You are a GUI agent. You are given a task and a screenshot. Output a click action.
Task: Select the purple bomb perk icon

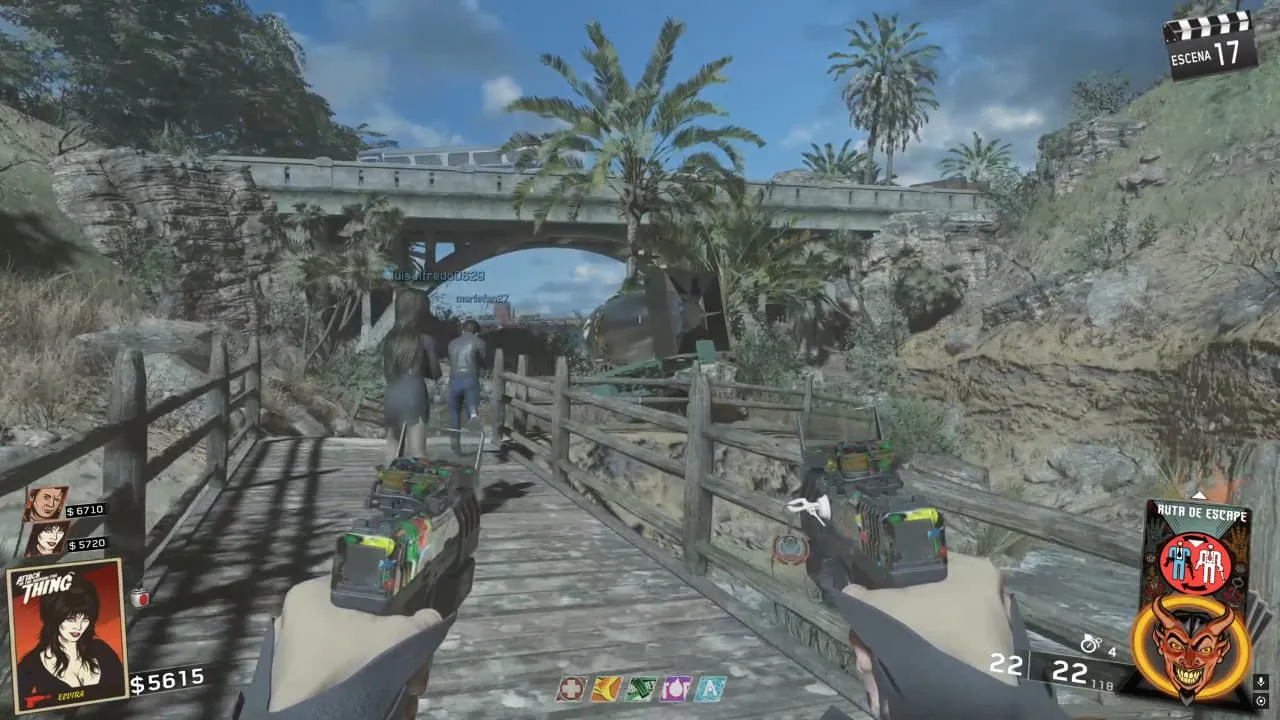(x=675, y=689)
